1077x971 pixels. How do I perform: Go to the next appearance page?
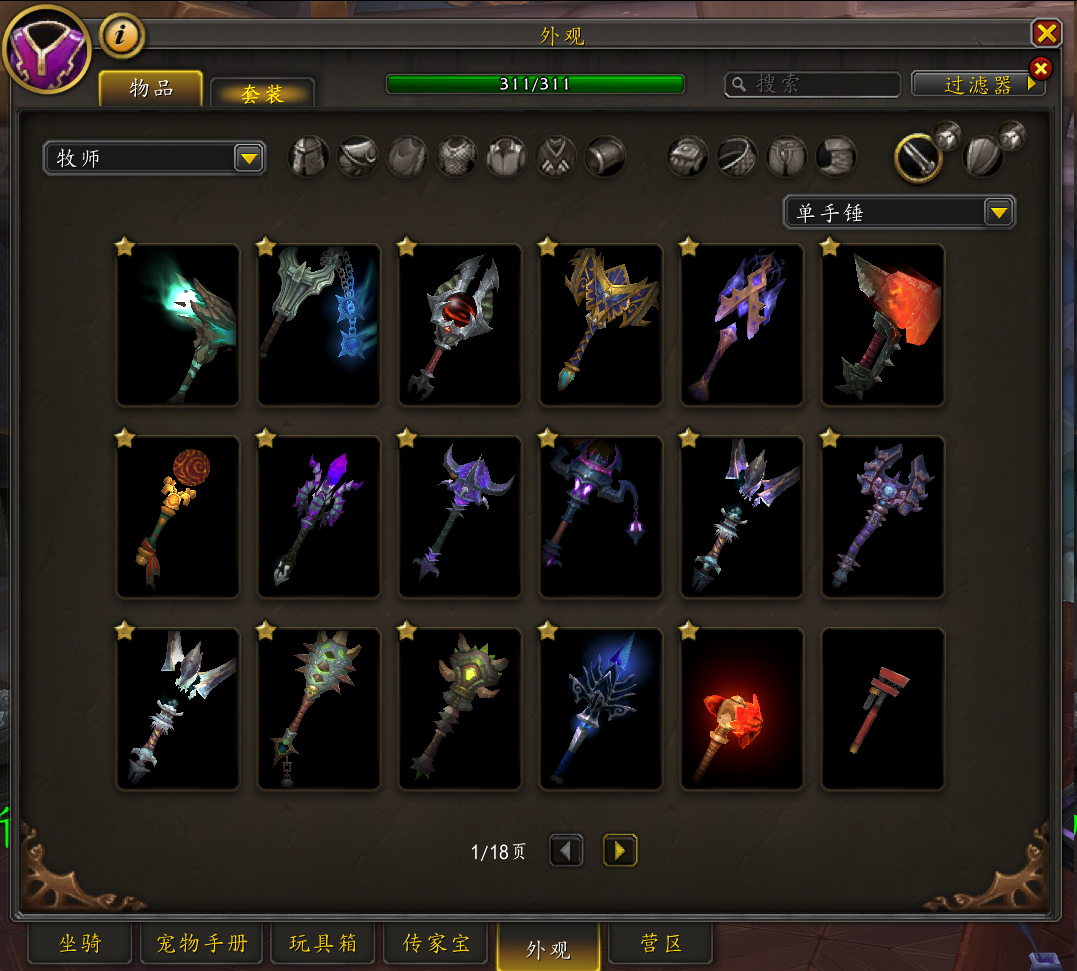620,851
